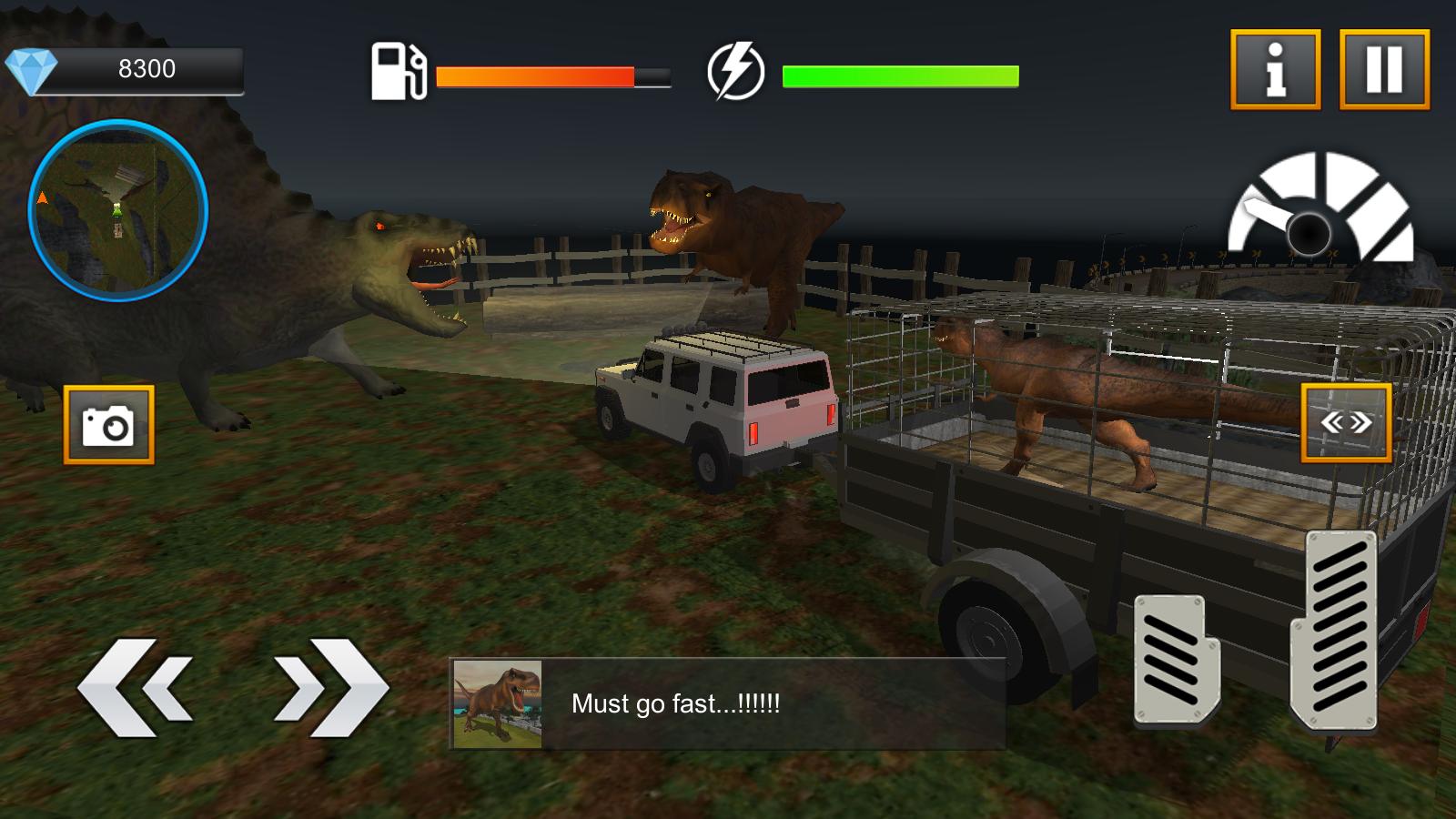Screen dimensions: 1456x819
Task: Open the info button
Action: pyautogui.click(x=1275, y=69)
